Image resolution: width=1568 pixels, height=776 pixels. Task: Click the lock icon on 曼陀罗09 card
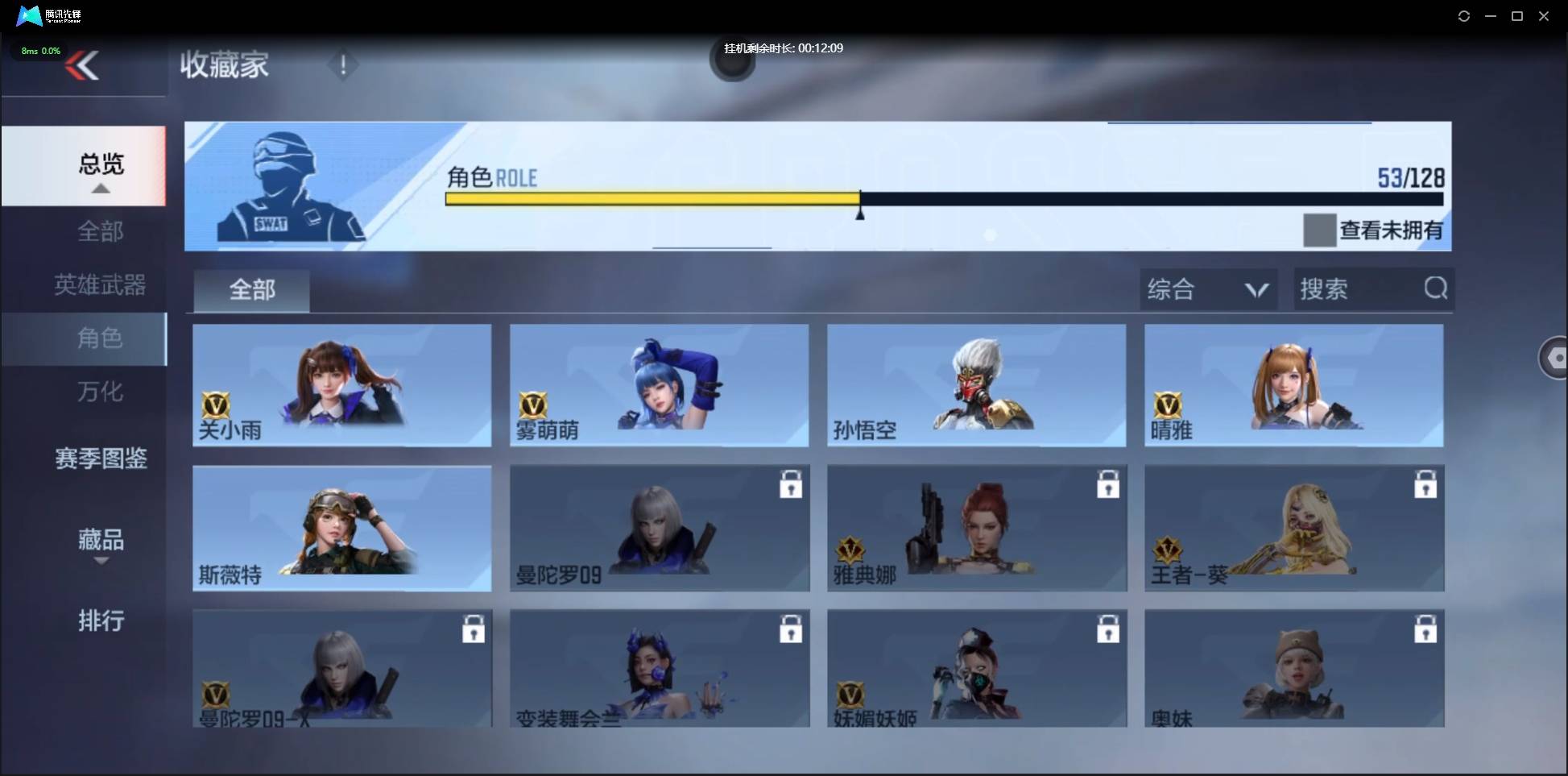792,483
